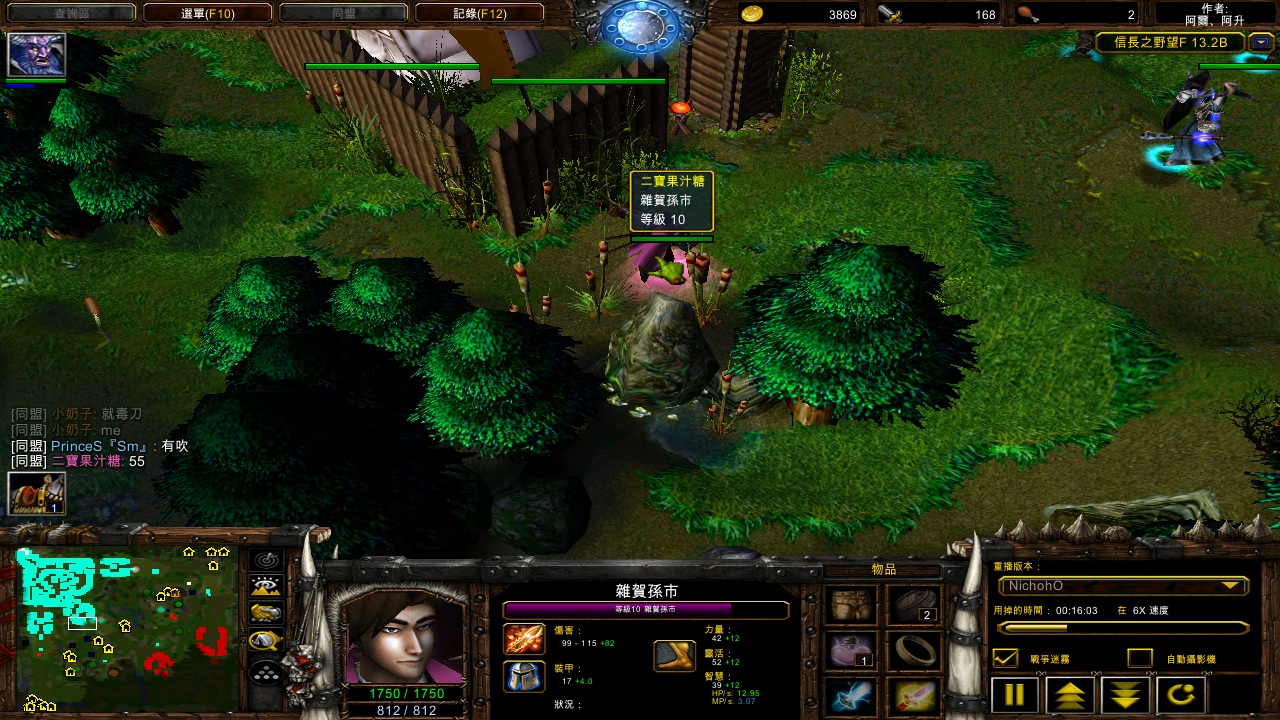Toggle minimap ally color mode button

pyautogui.click(x=266, y=614)
